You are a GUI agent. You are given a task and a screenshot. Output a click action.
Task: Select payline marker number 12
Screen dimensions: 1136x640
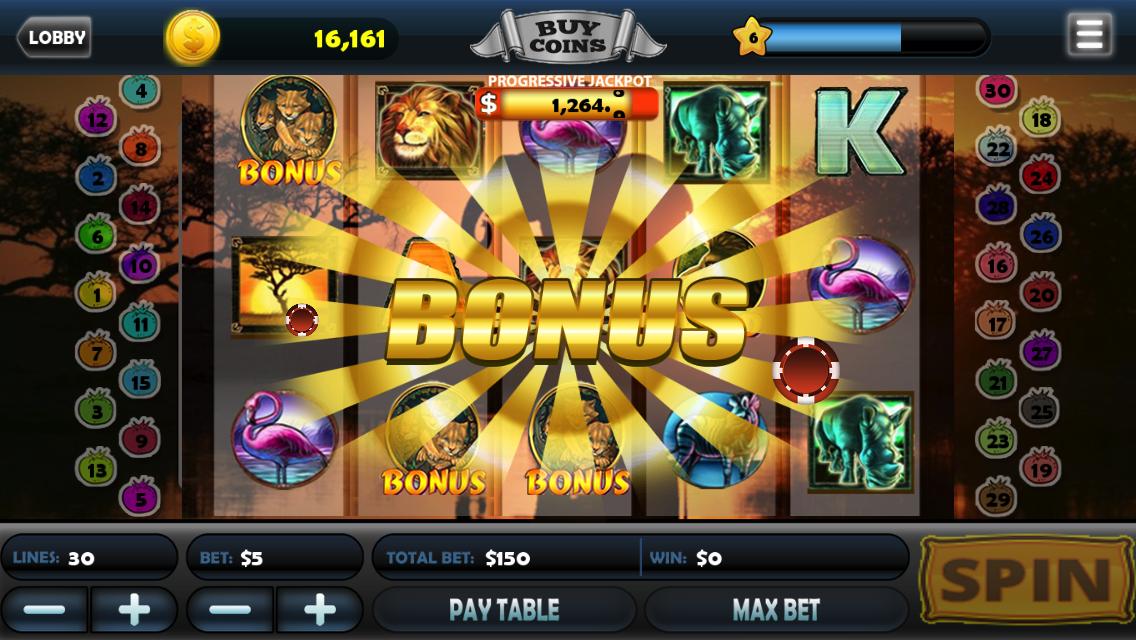tap(98, 120)
